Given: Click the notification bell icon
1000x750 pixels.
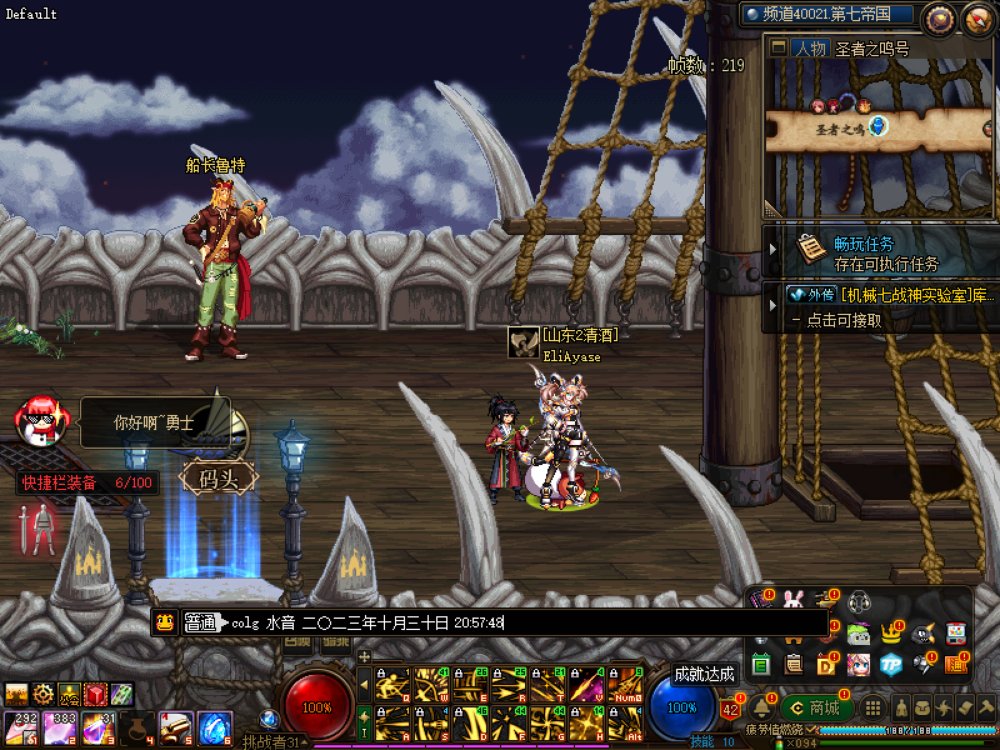Looking at the screenshot, I should (x=762, y=707).
